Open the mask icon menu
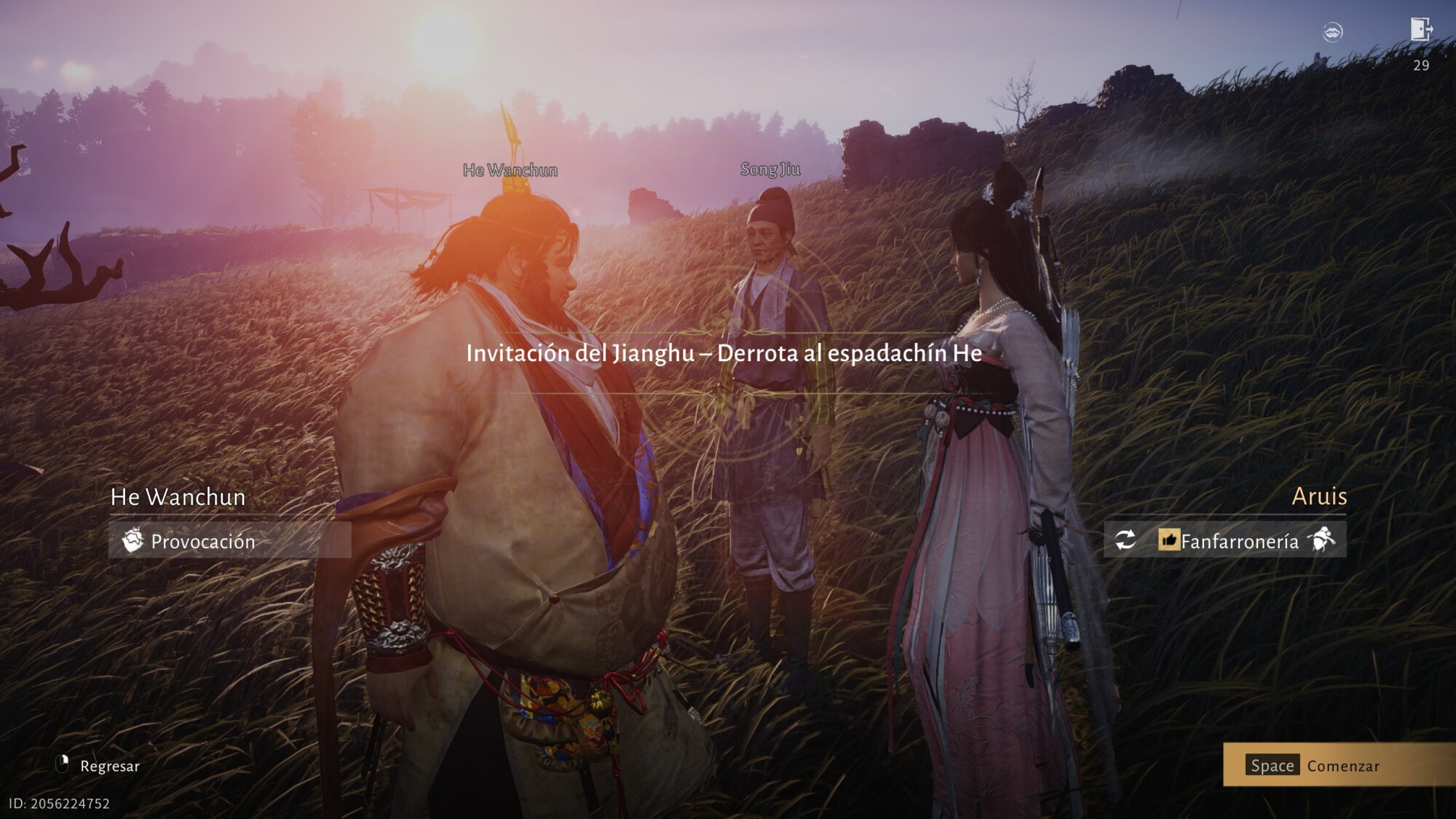This screenshot has width=1456, height=819. click(x=1332, y=32)
